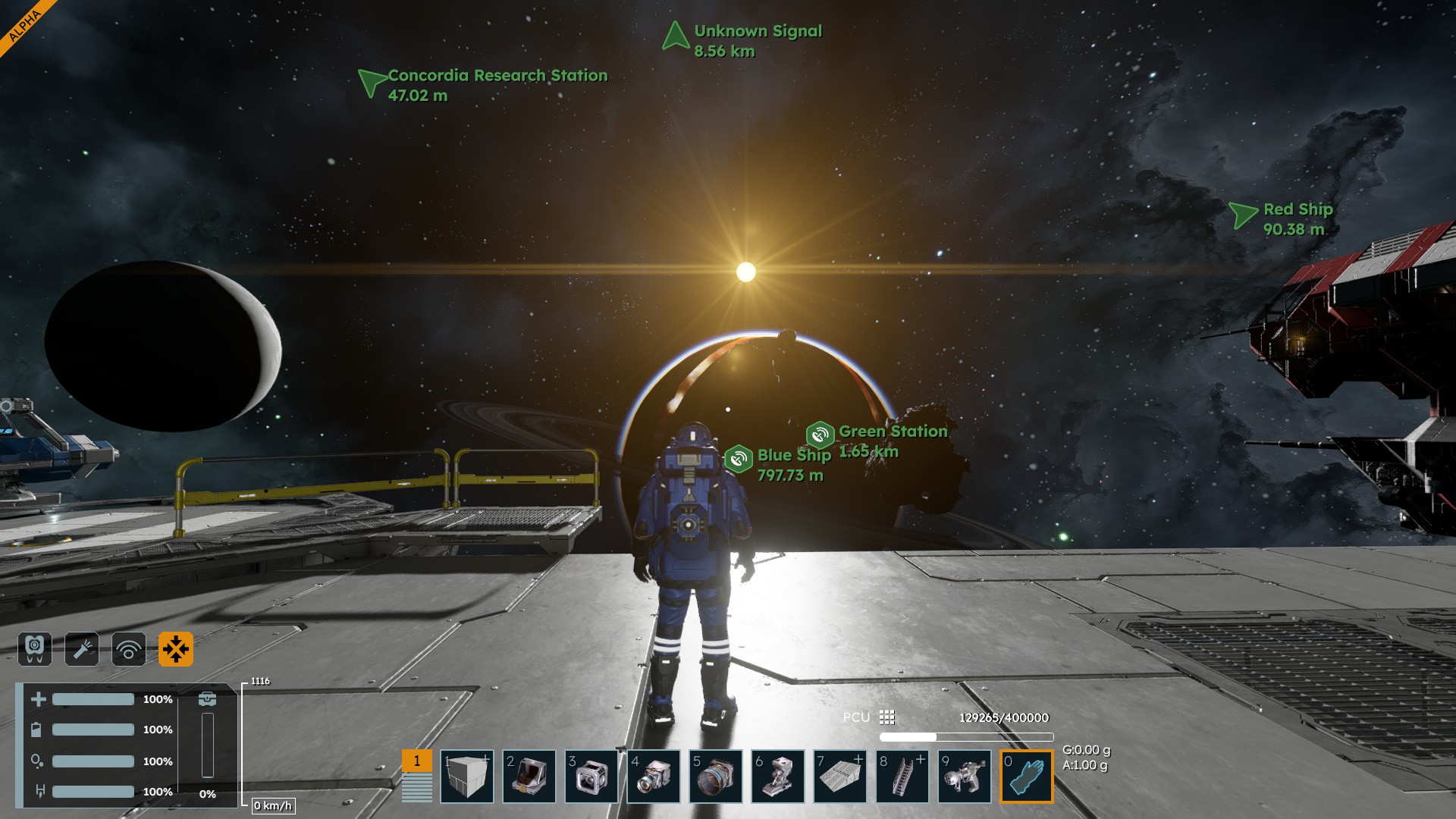Select the glove hand slot 0

tap(1027, 777)
